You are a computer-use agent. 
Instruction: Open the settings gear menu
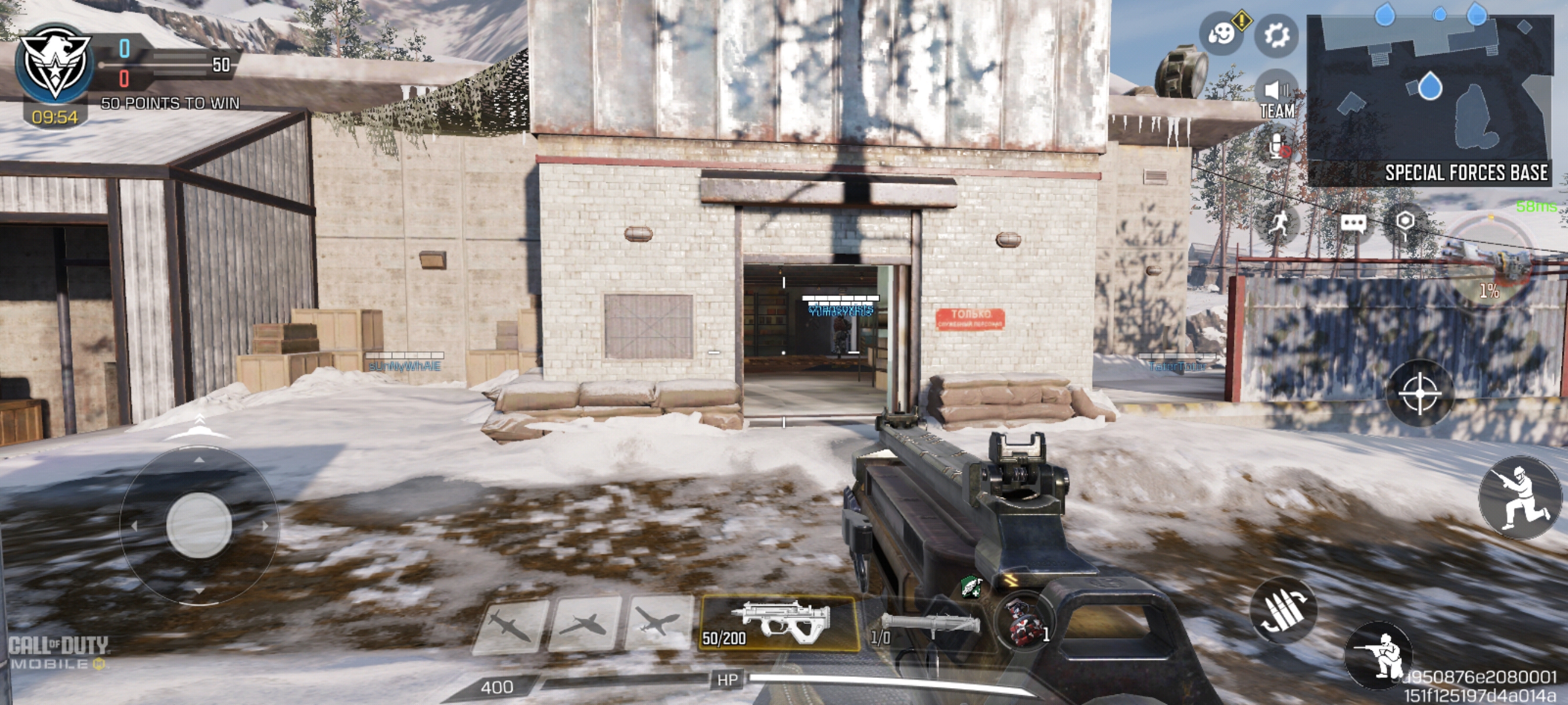1277,35
